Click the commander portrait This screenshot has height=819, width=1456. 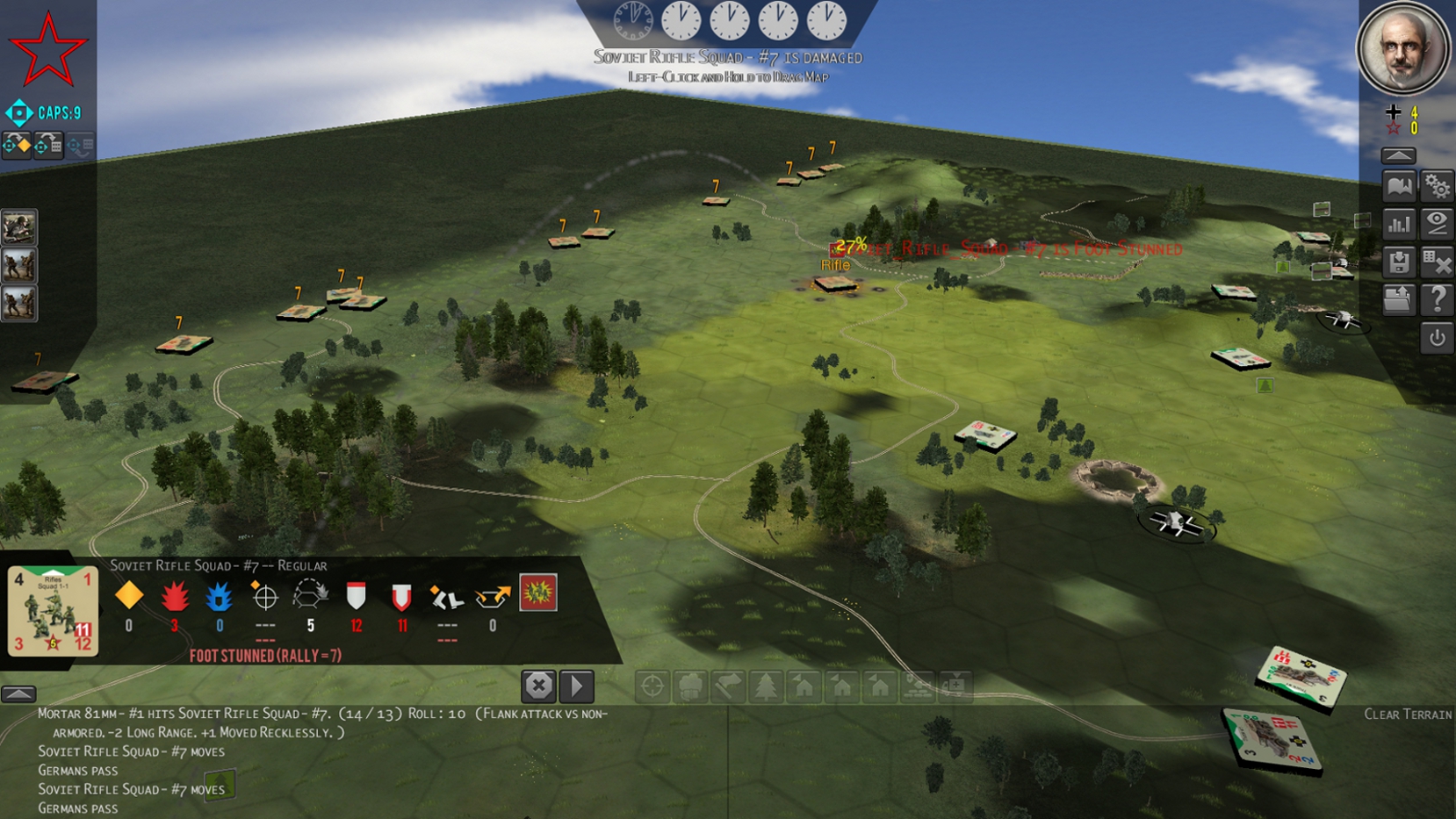pyautogui.click(x=1402, y=49)
